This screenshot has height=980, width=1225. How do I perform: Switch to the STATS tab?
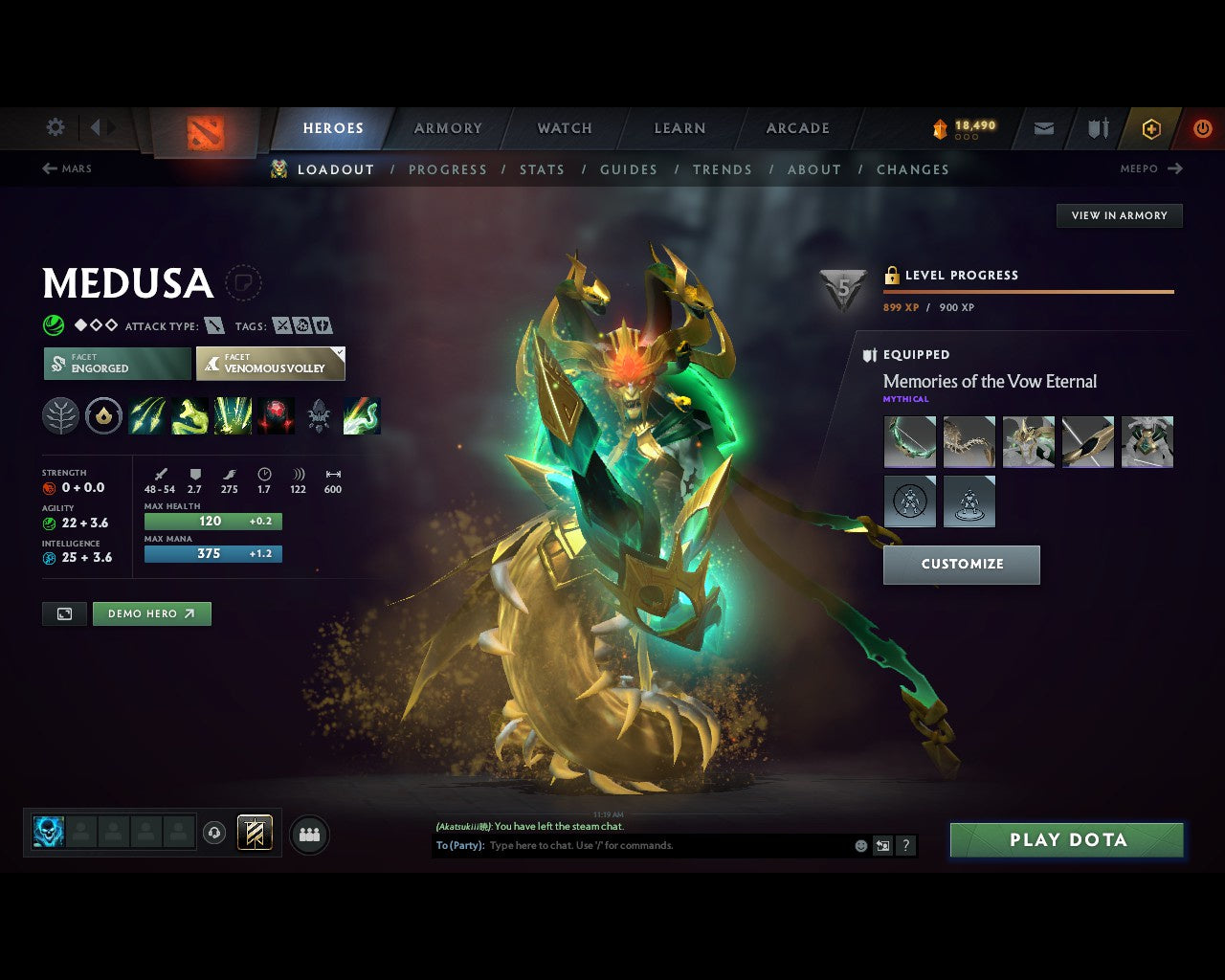[542, 169]
